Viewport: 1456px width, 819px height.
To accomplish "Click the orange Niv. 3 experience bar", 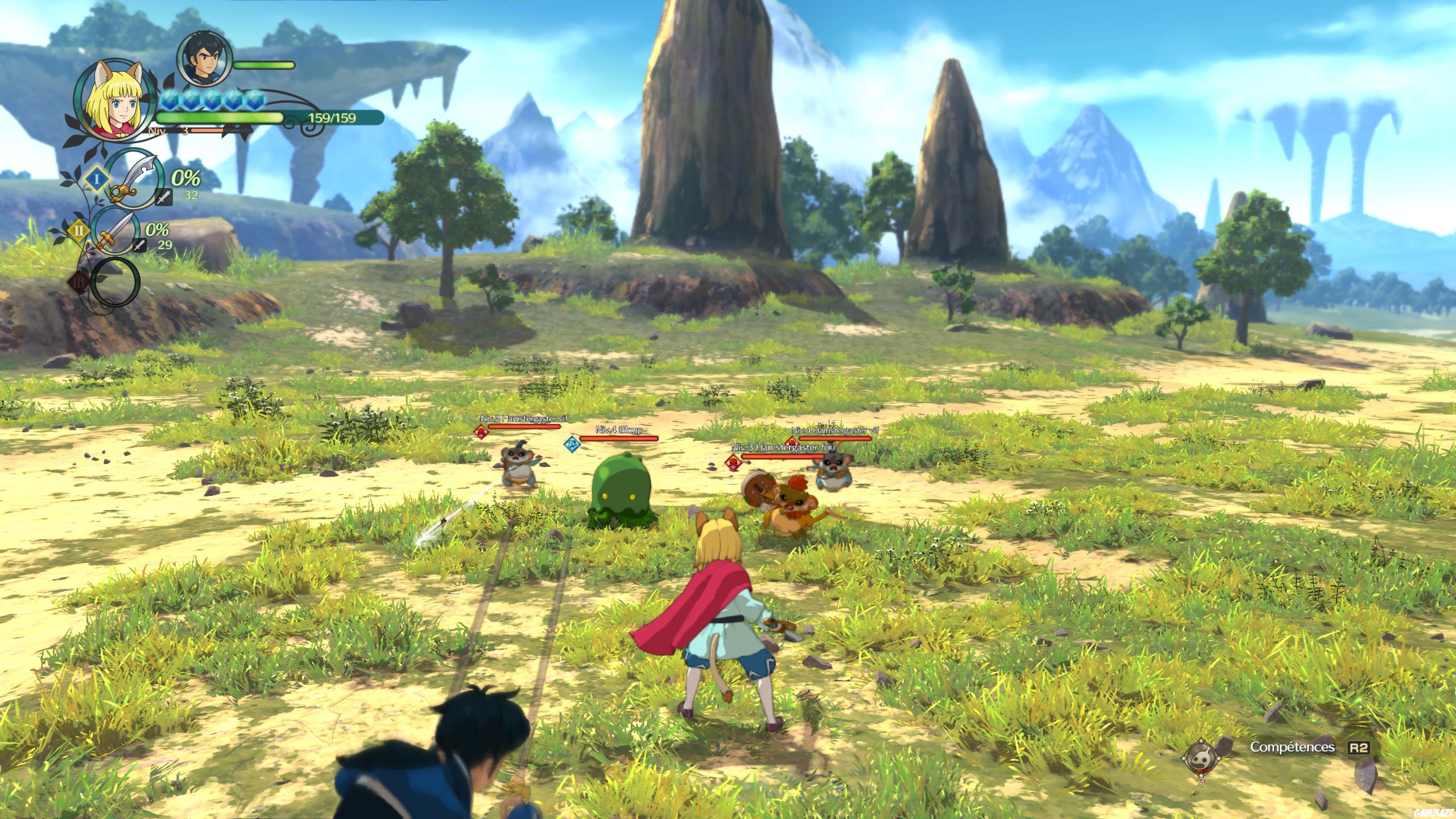I will click(206, 130).
